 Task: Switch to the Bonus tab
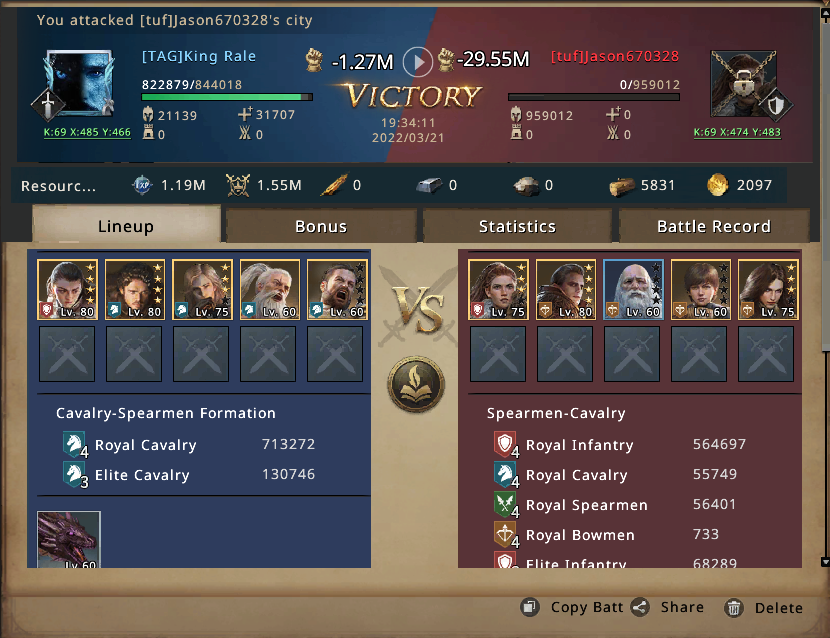point(321,226)
